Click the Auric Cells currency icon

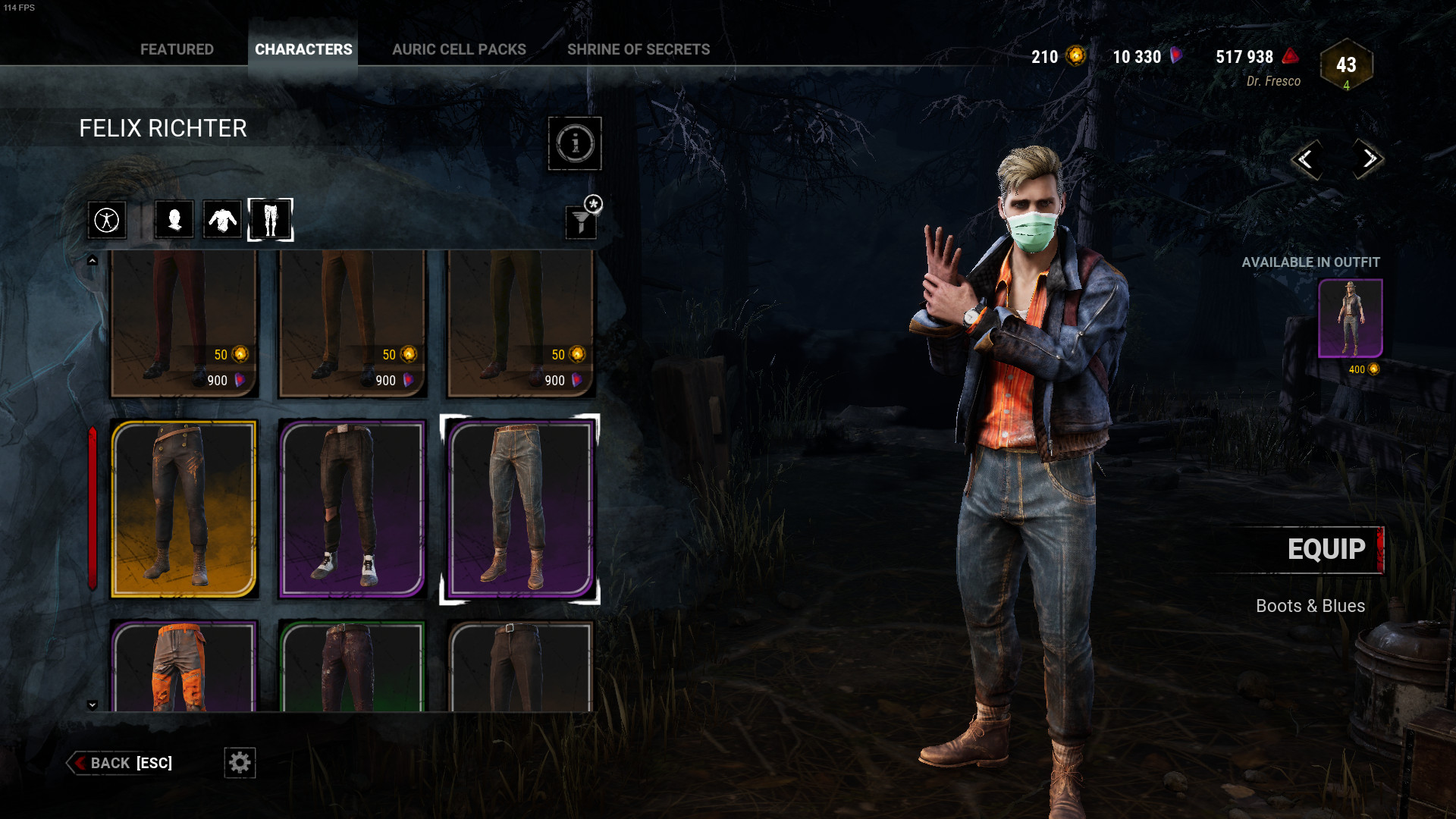[x=1075, y=56]
